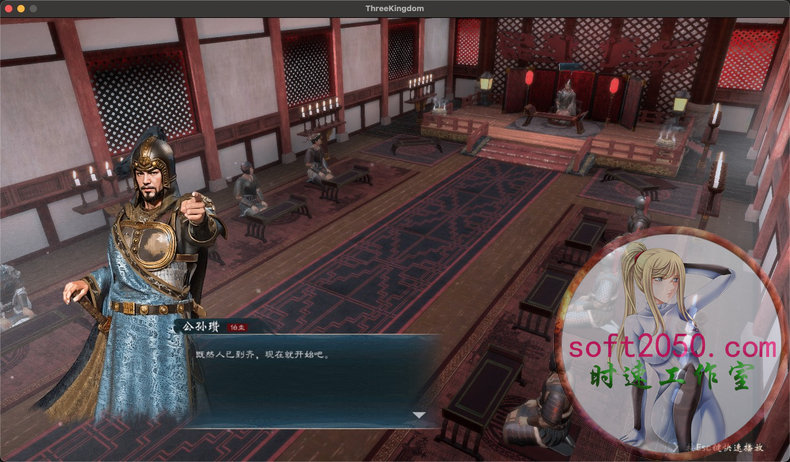Screen dimensions: 790x462
Task: Maximize the ThreeKingdom window
Action: pos(33,8)
